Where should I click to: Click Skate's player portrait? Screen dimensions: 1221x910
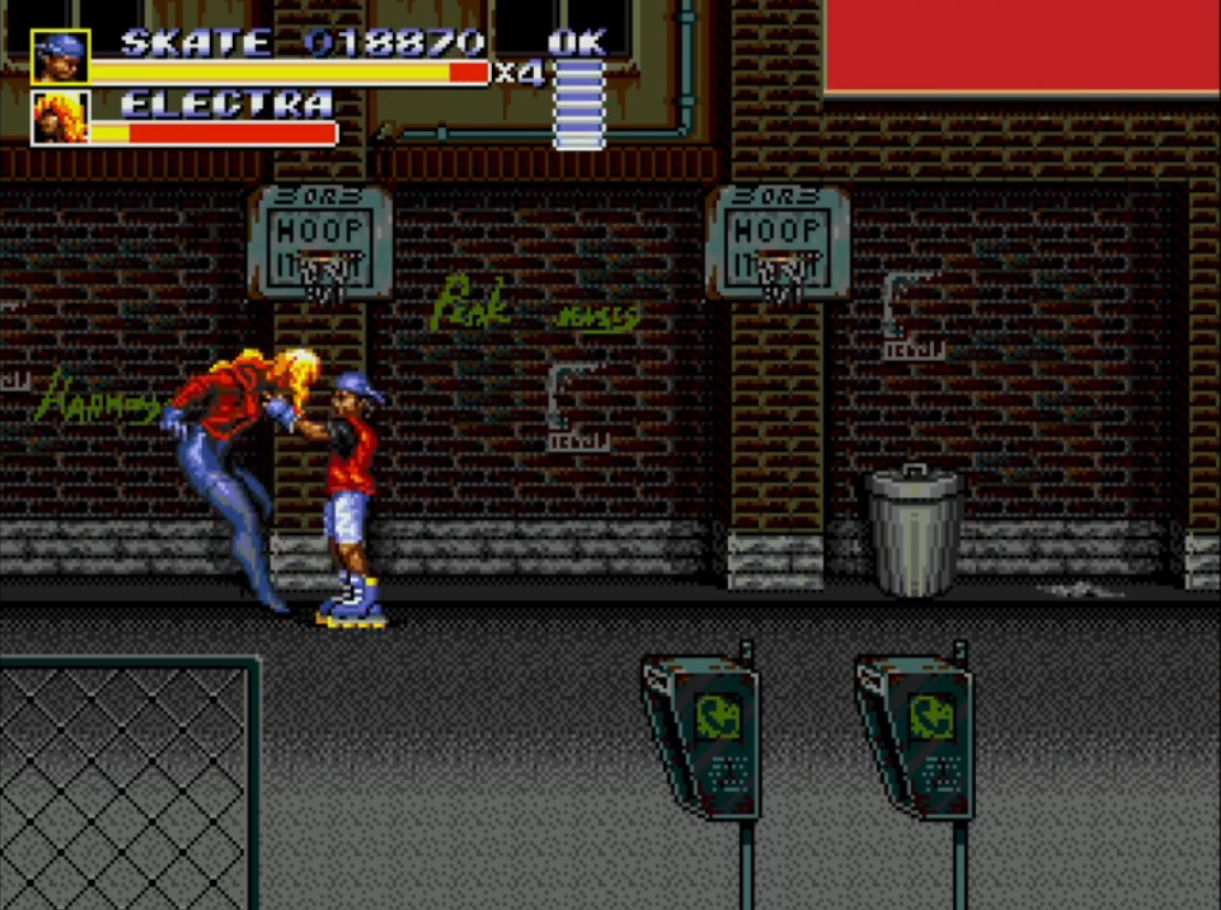(x=60, y=57)
